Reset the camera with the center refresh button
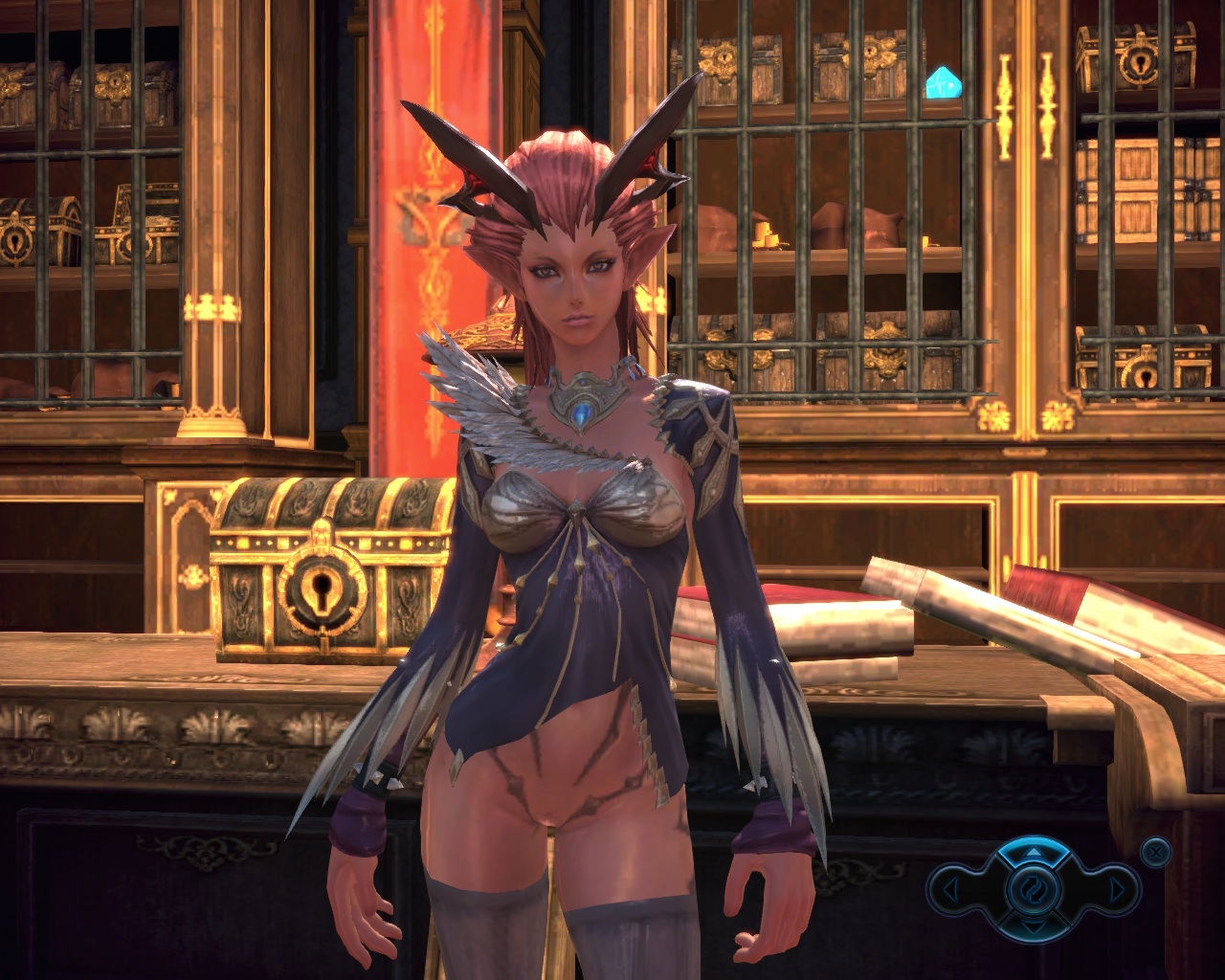Screen dimensions: 1225x980 (1033, 890)
